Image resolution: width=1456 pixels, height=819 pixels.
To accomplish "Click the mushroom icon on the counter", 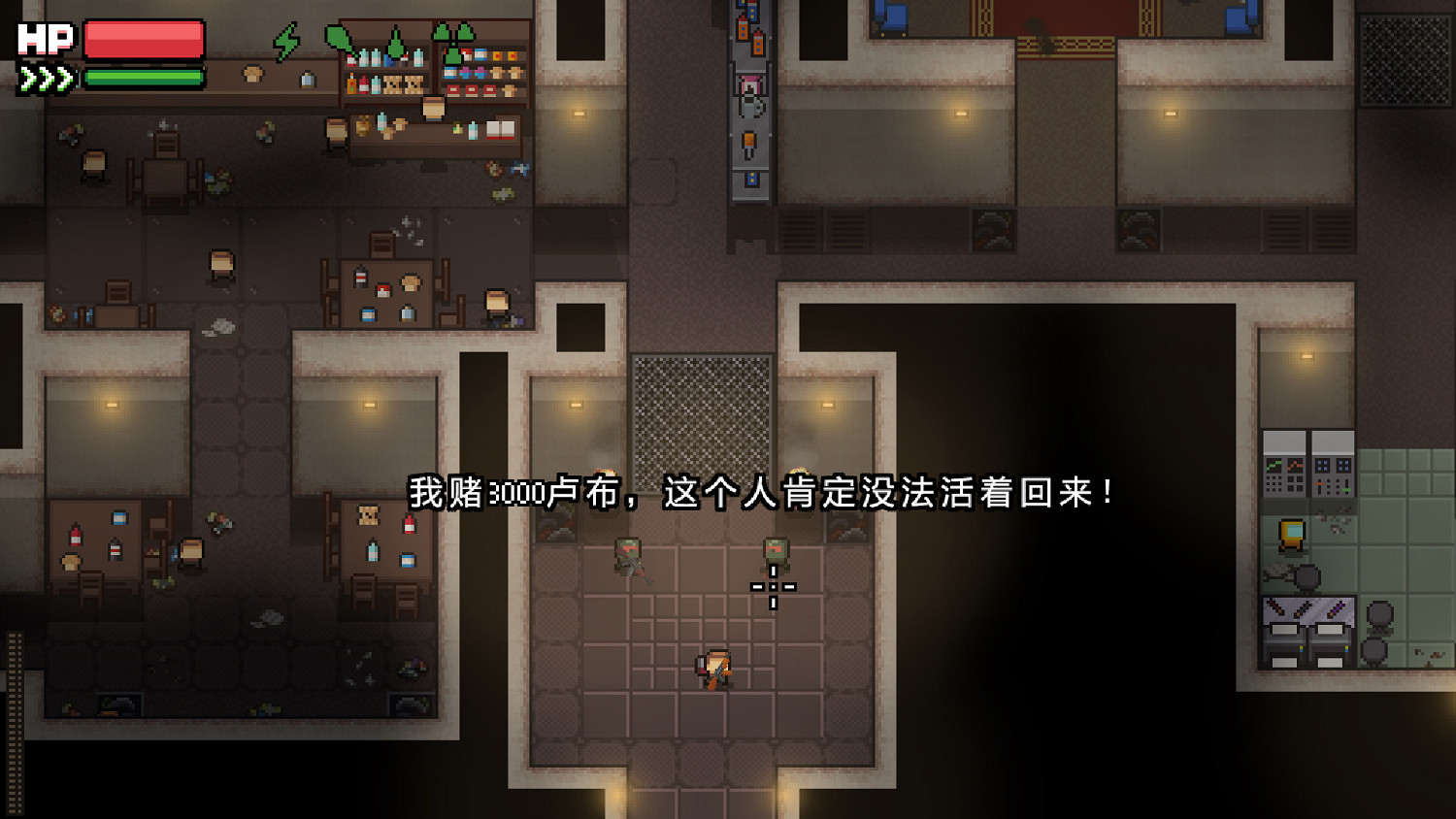I will 255,72.
